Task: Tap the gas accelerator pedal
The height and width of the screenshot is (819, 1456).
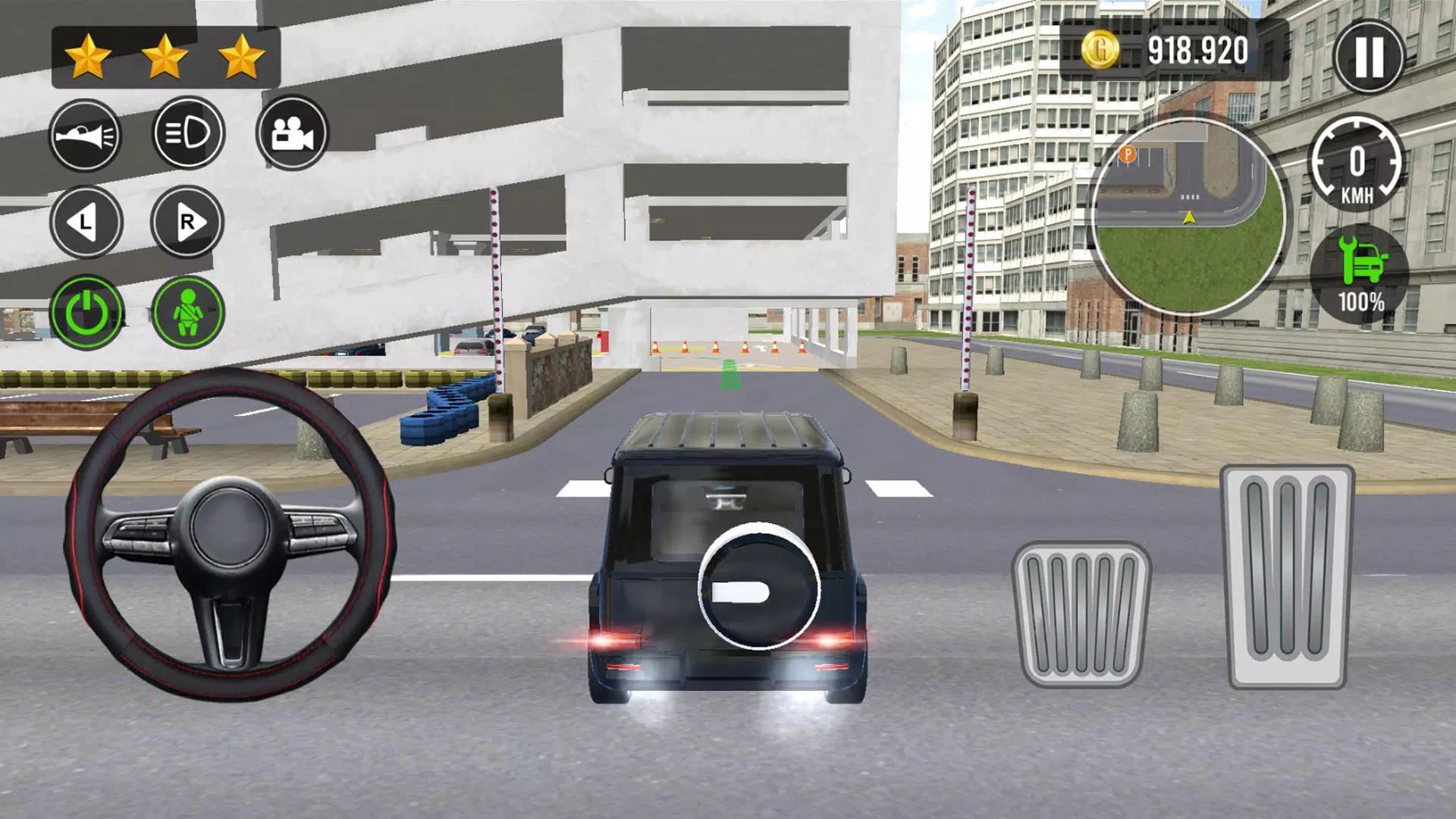Action: tap(1287, 577)
